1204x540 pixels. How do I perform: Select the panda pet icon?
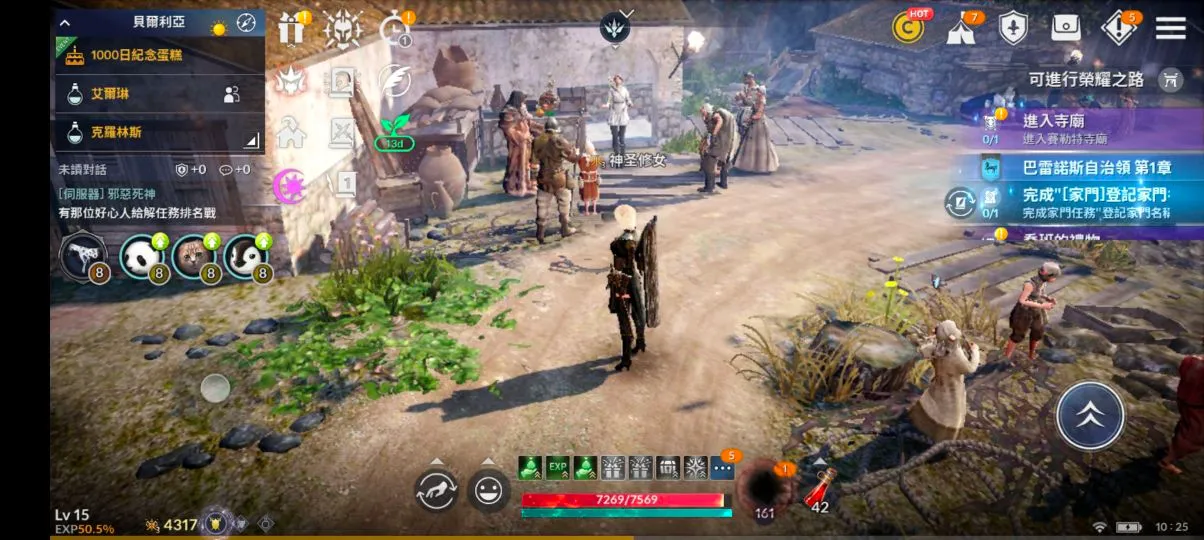point(141,257)
